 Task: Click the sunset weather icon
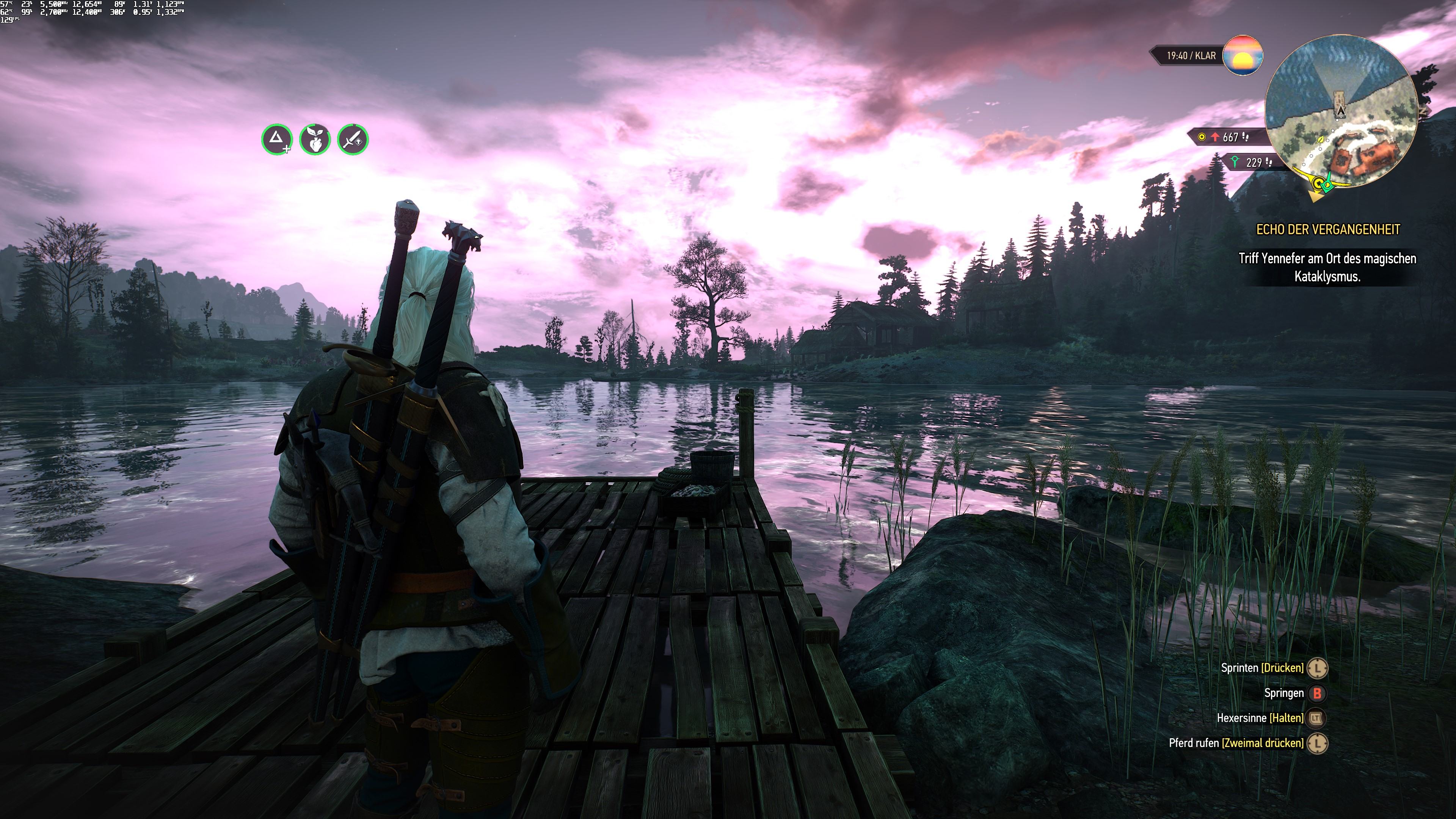[1243, 55]
